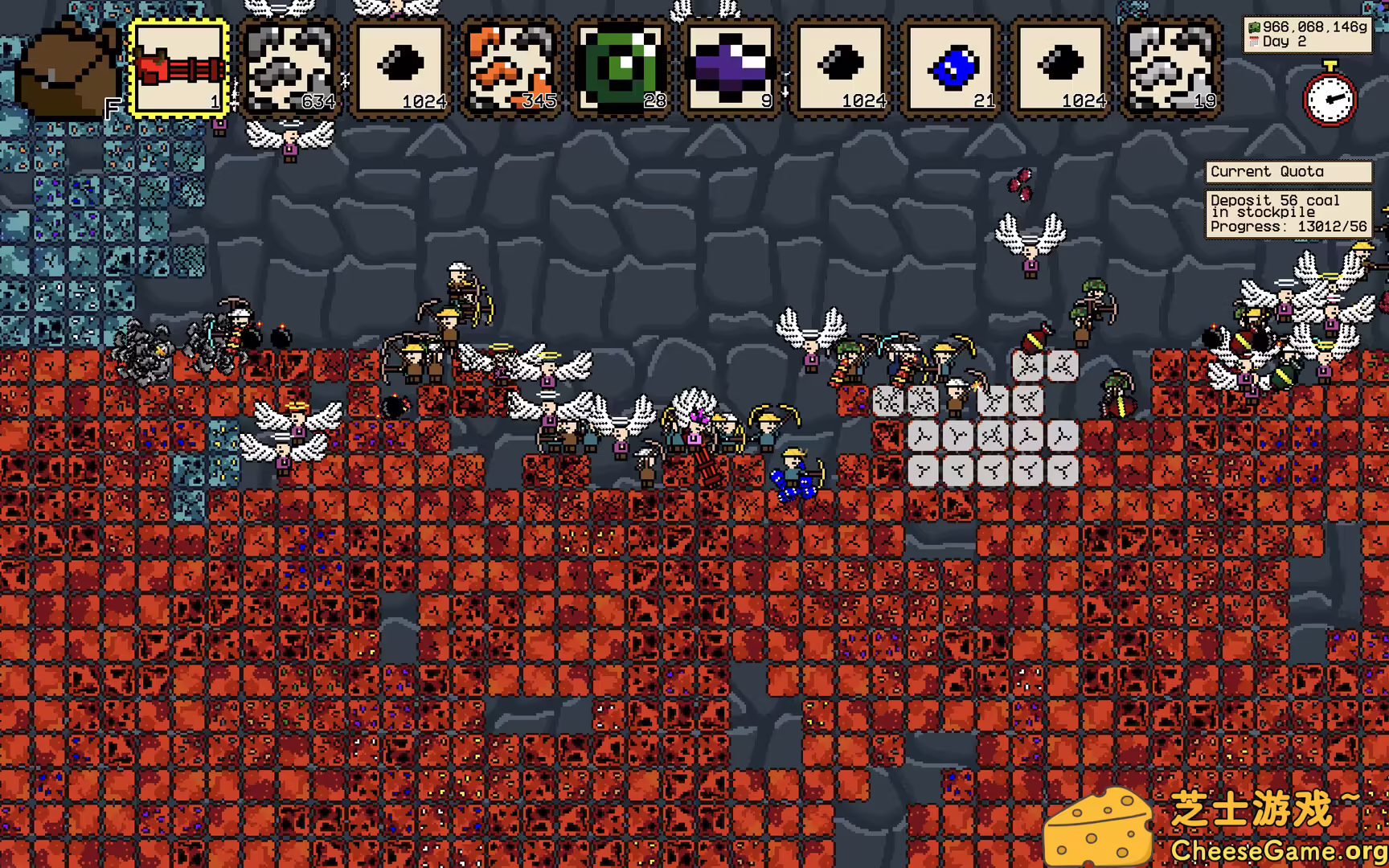Open the Current Quota panel
Screen dimensions: 1389x868
1288,172
